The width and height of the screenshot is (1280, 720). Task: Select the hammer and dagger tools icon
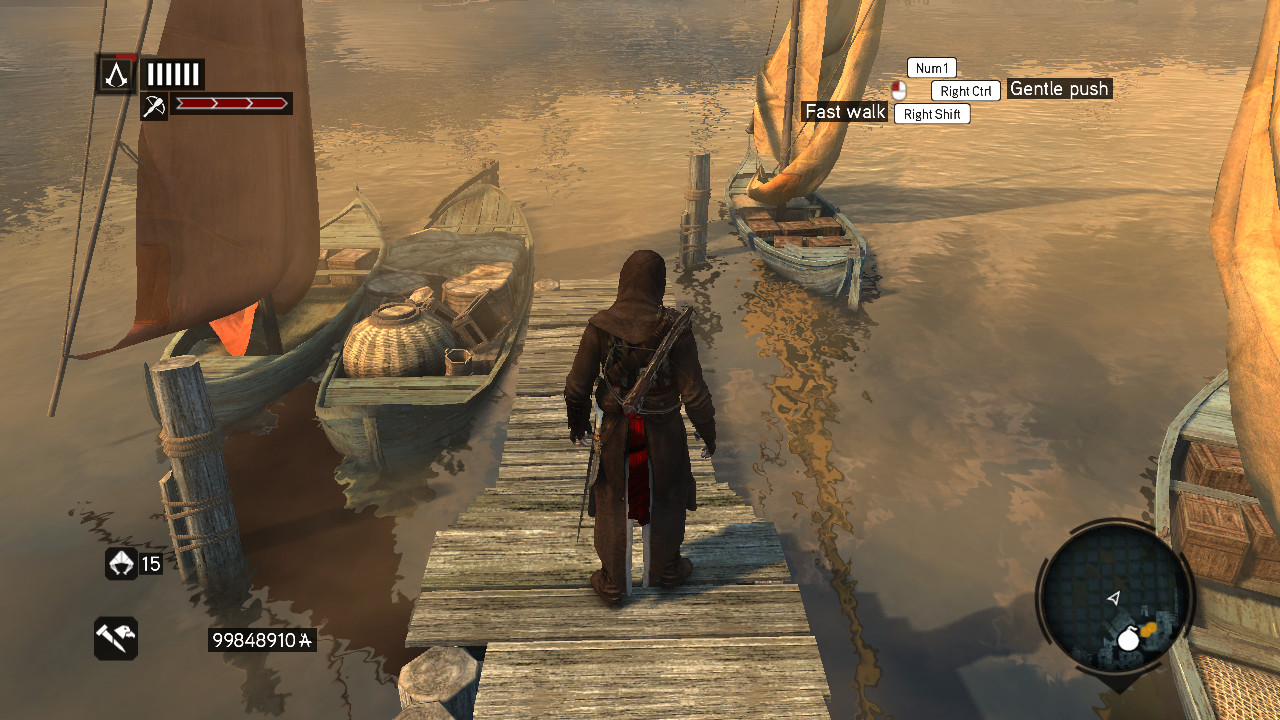[115, 637]
